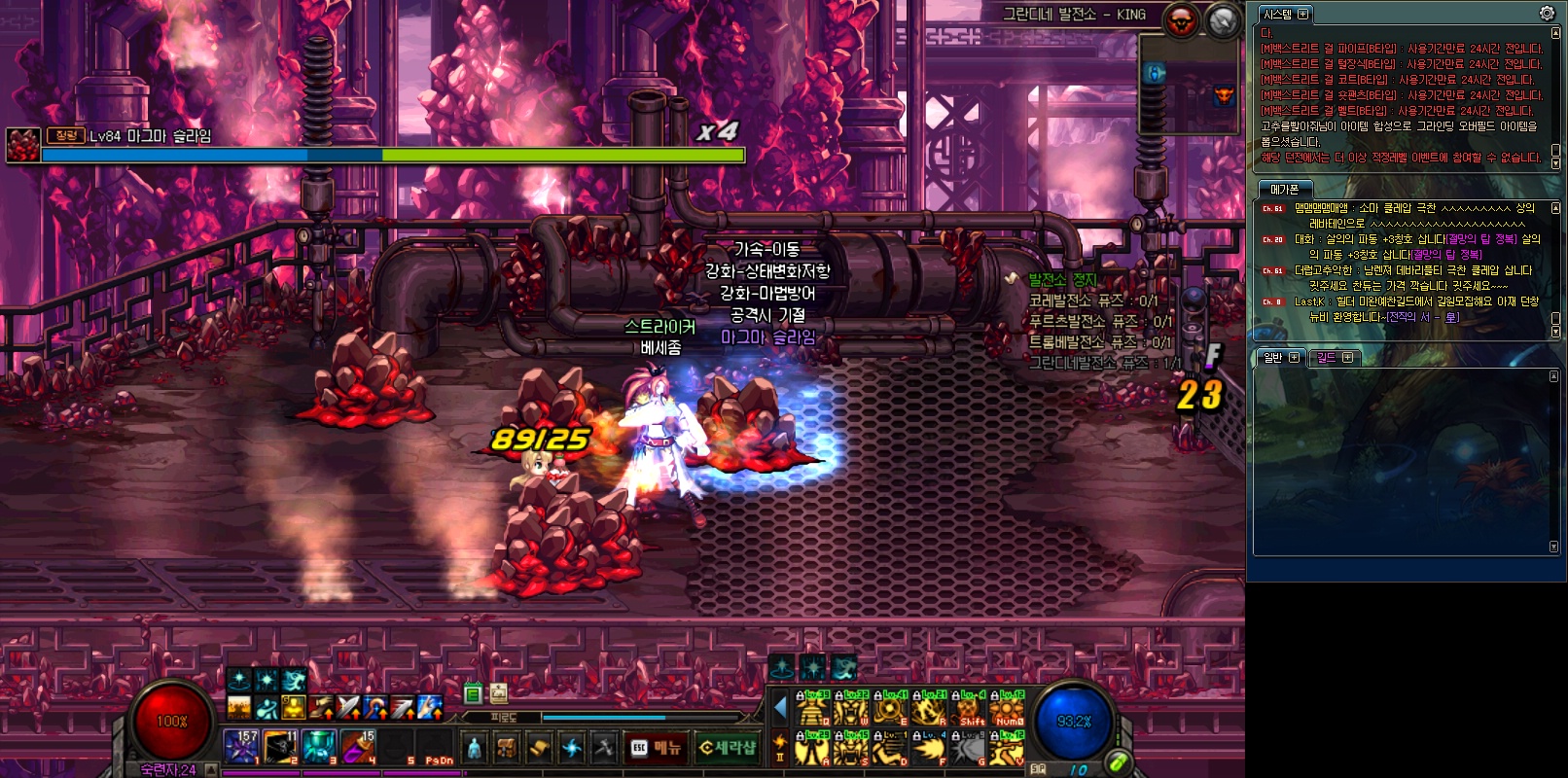The height and width of the screenshot is (778, 1568).
Task: Open the 세라샵 cash shop
Action: (728, 748)
